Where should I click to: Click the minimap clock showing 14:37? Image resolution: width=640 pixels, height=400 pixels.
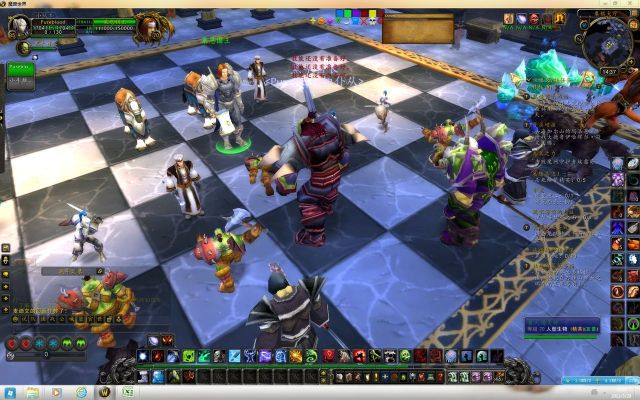click(x=610, y=72)
